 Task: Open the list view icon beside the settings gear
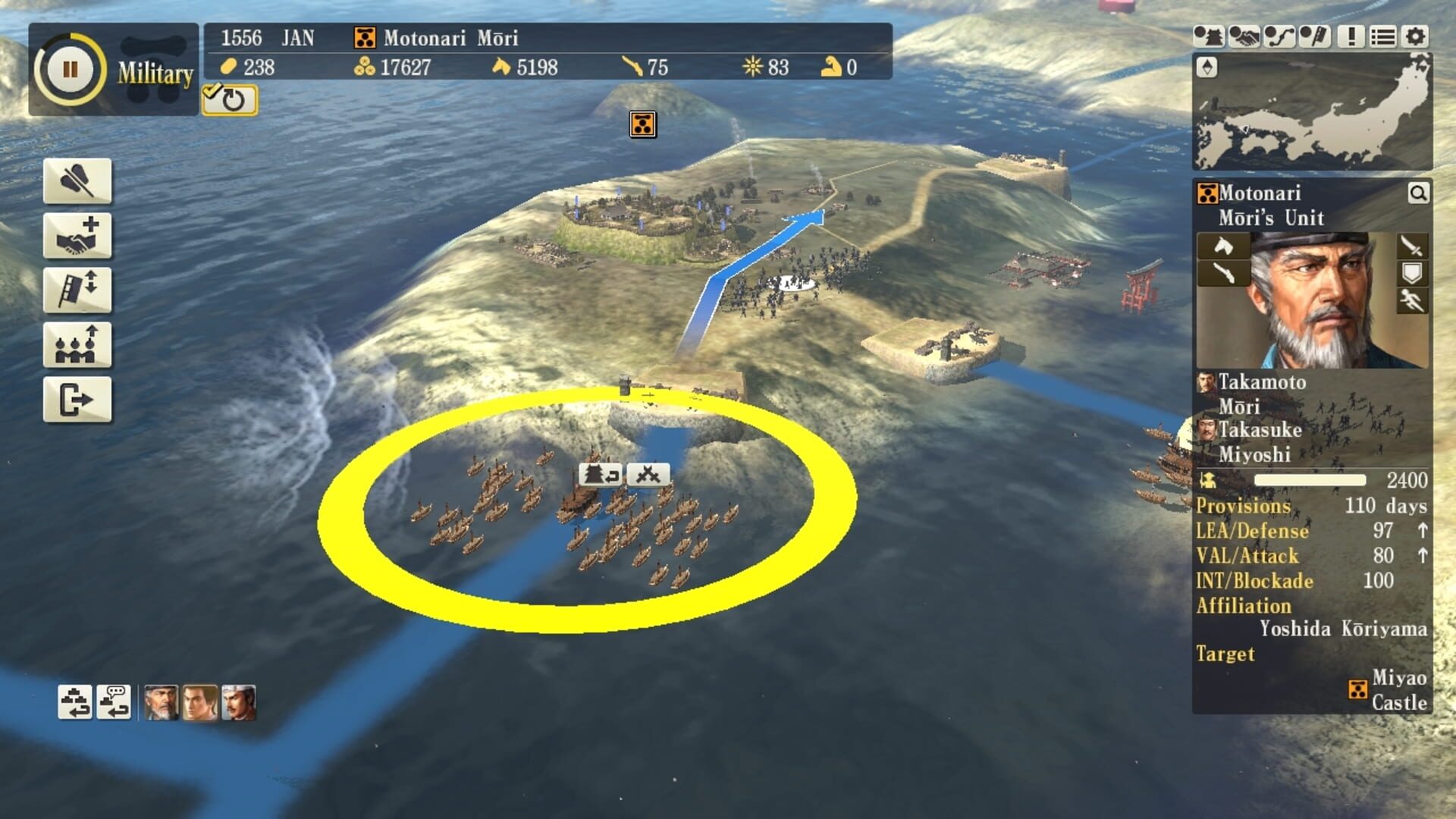(1382, 36)
